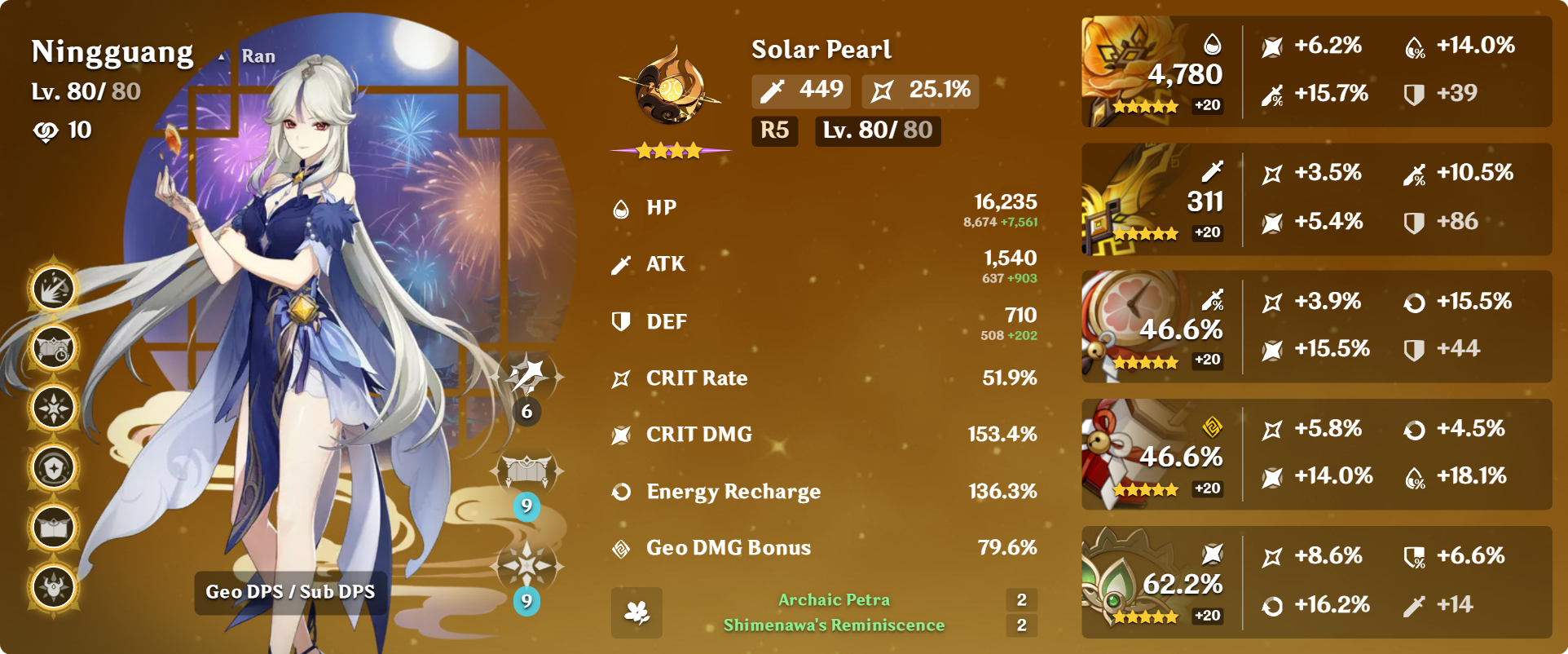Select the first constellation with shattering burst icon
The height and width of the screenshot is (654, 1568).
[x=54, y=289]
